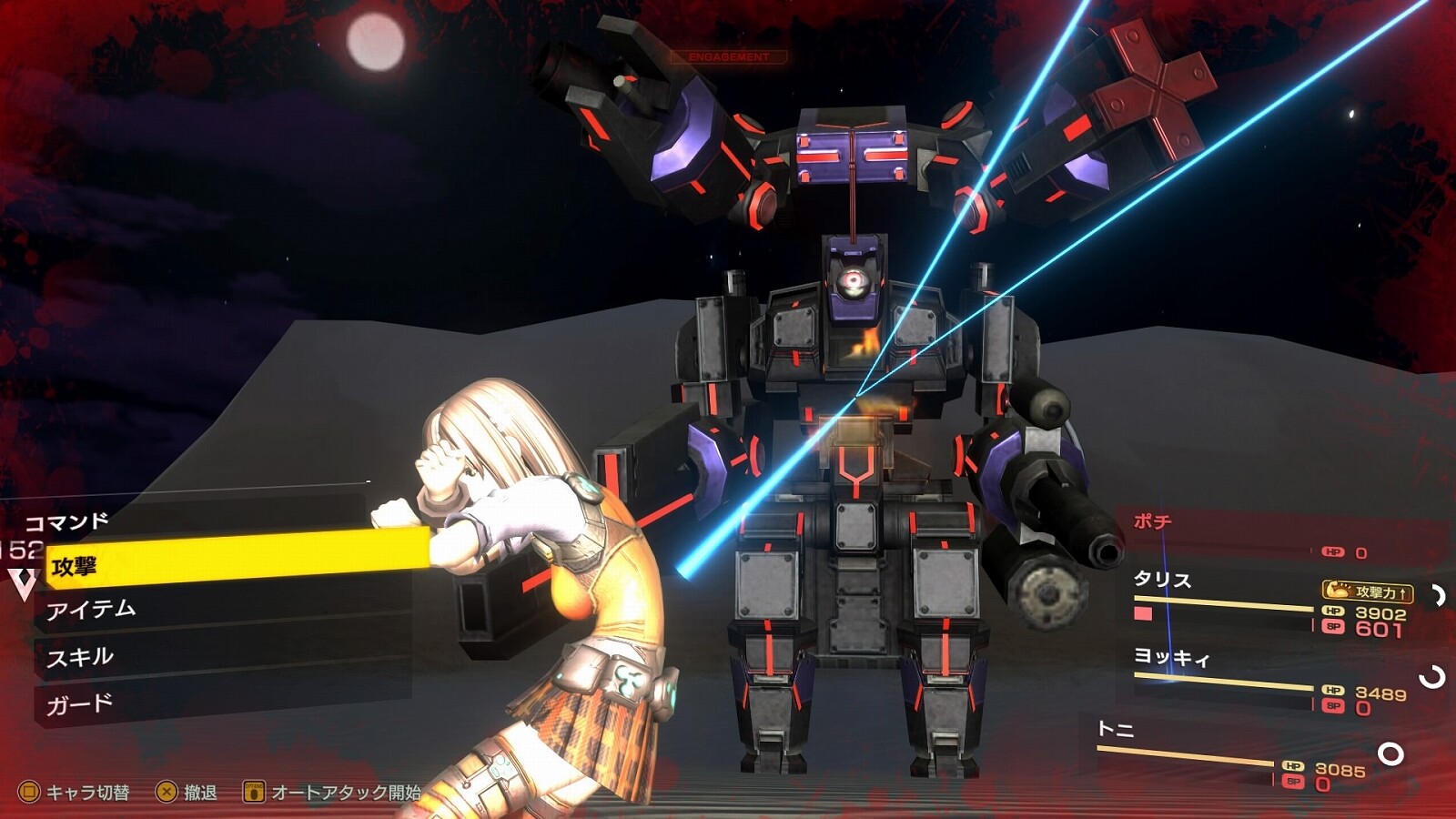1456x819 pixels.
Task: Choose the アイテム item command
Action: click(91, 610)
